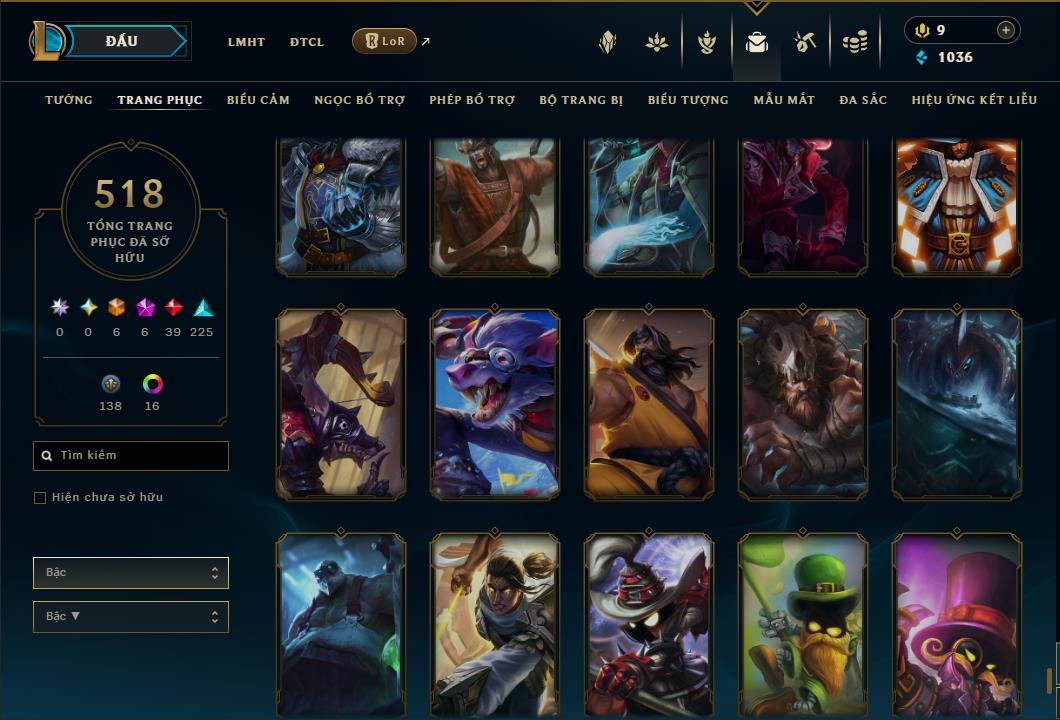Viewport: 1060px width, 720px height.
Task: Open the PHÉP BỔ TRỢ tab
Action: (472, 100)
